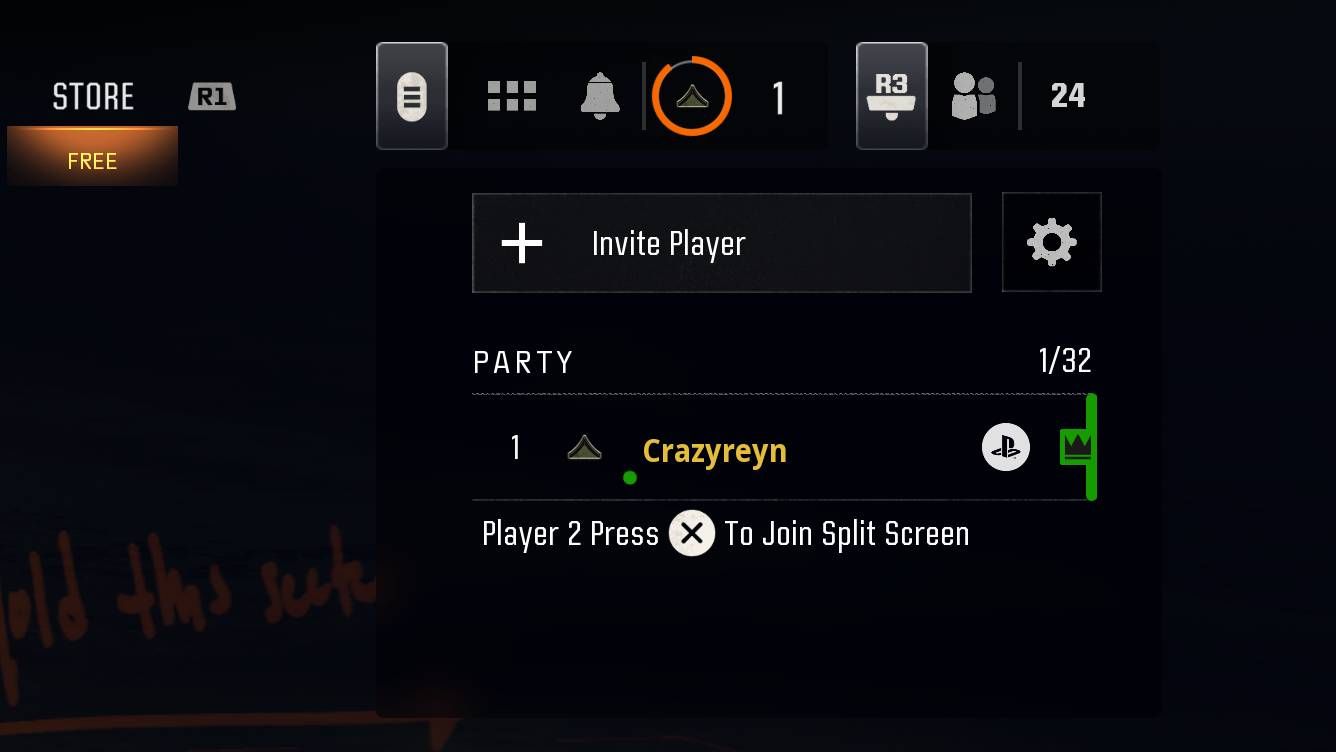Click the PlayStation platform icon beside Crazyreyn

[1004, 448]
